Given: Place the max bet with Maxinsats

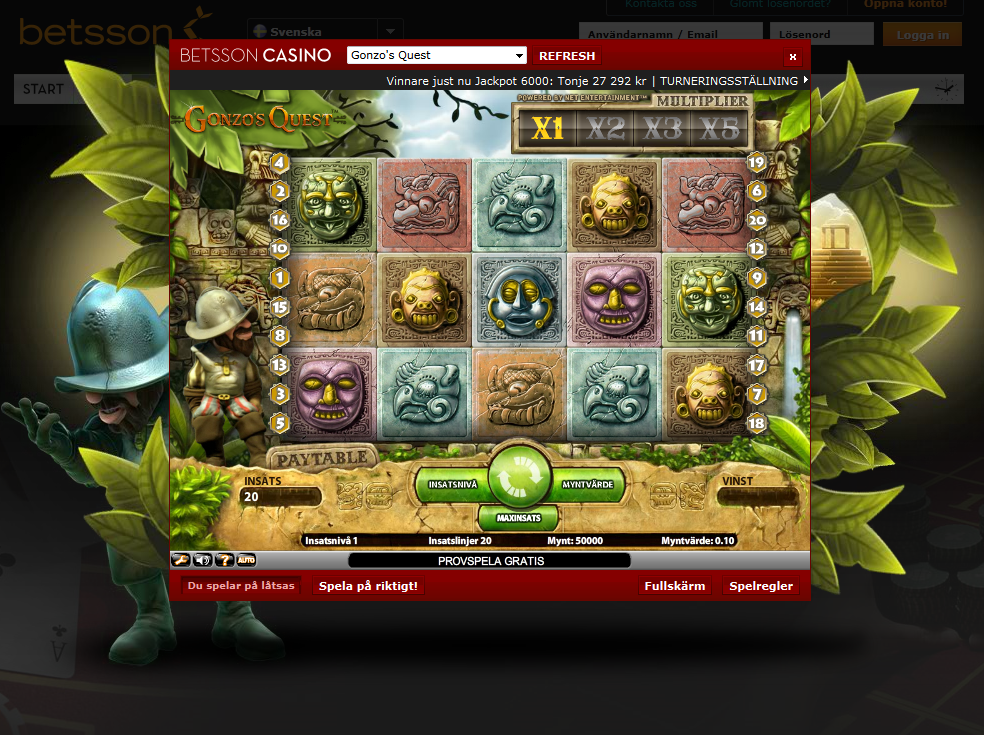Looking at the screenshot, I should 518,518.
